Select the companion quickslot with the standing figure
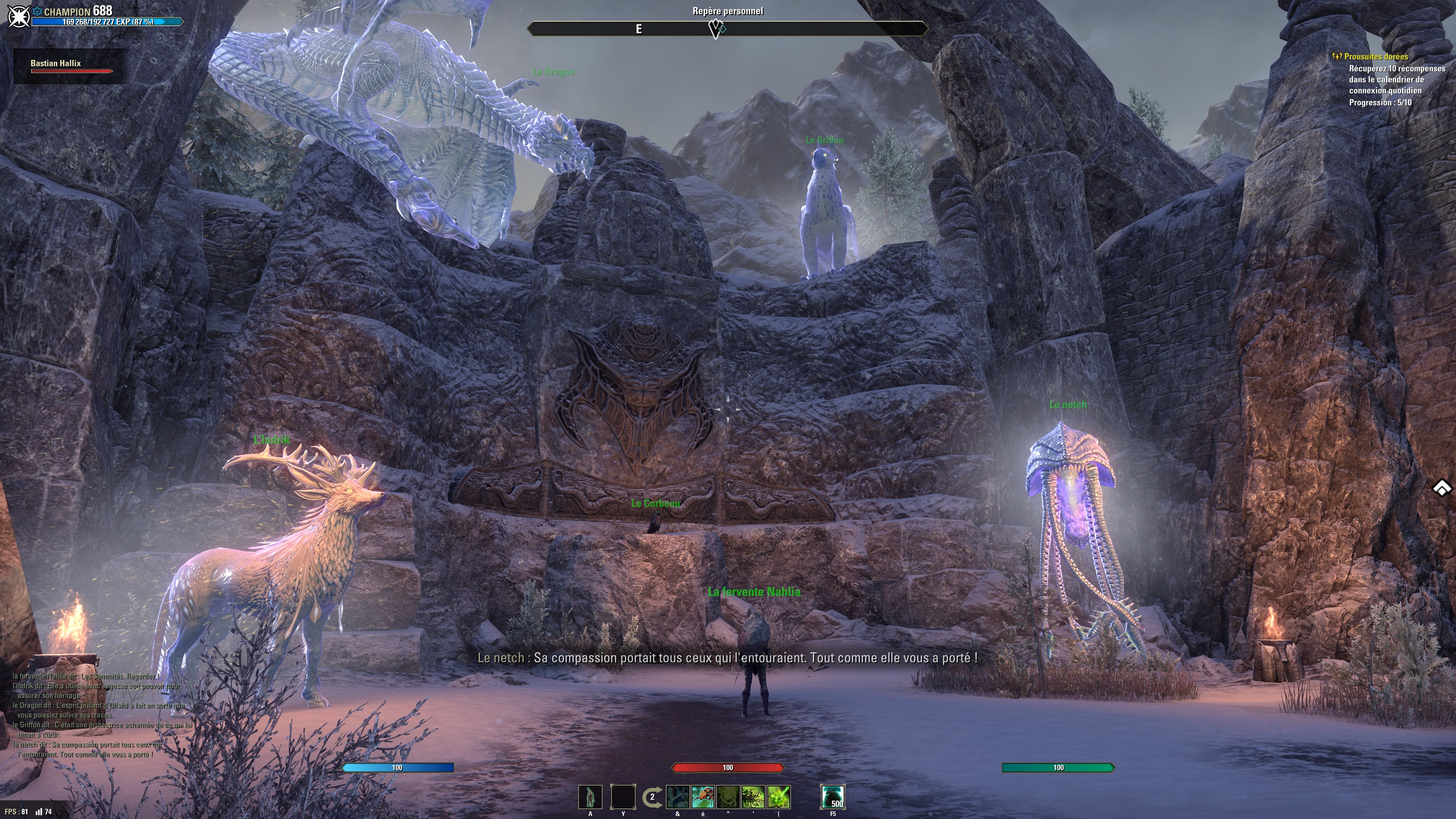The width and height of the screenshot is (1456, 819). pyautogui.click(x=590, y=796)
